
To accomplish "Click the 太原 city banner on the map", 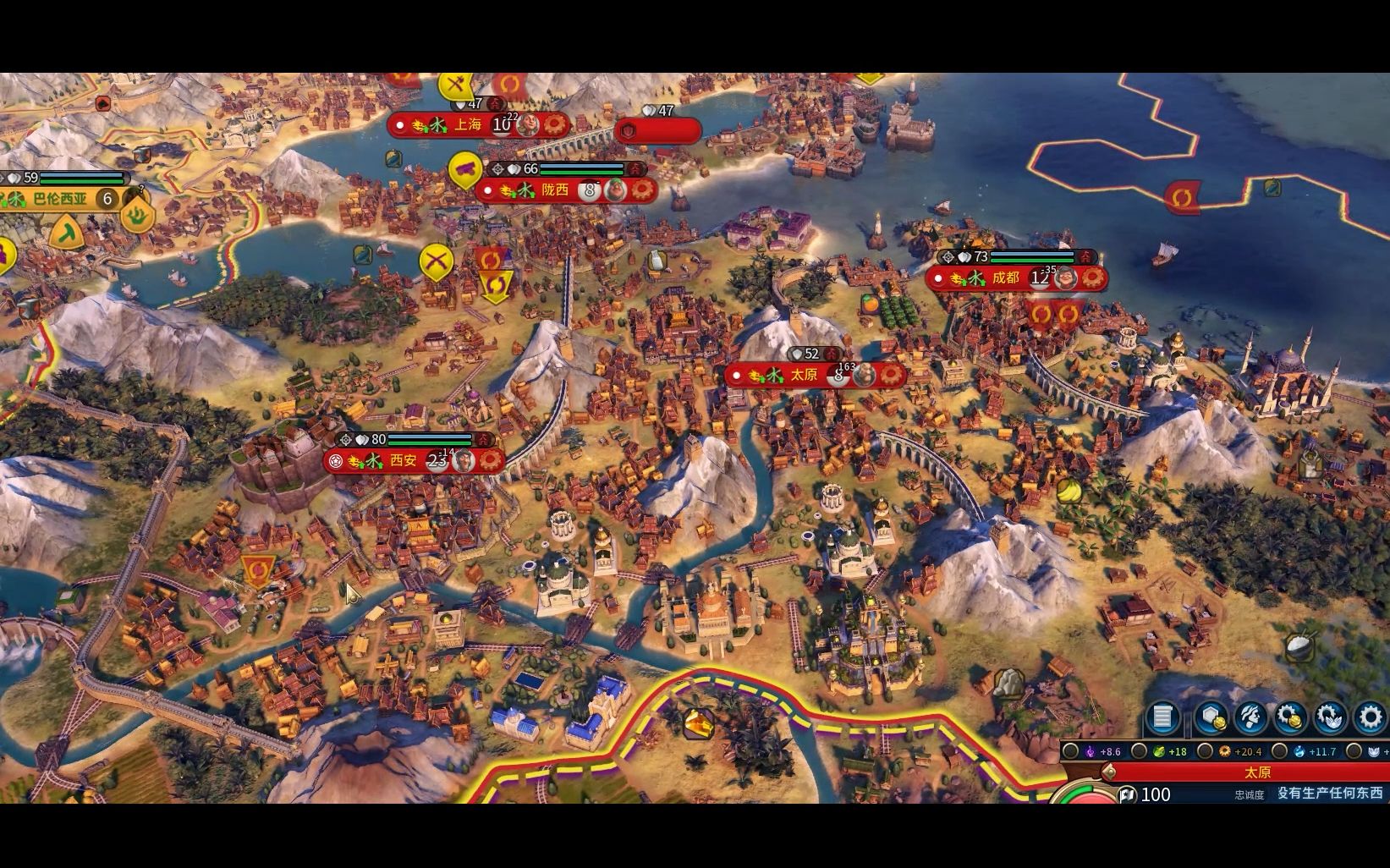I will (x=804, y=375).
